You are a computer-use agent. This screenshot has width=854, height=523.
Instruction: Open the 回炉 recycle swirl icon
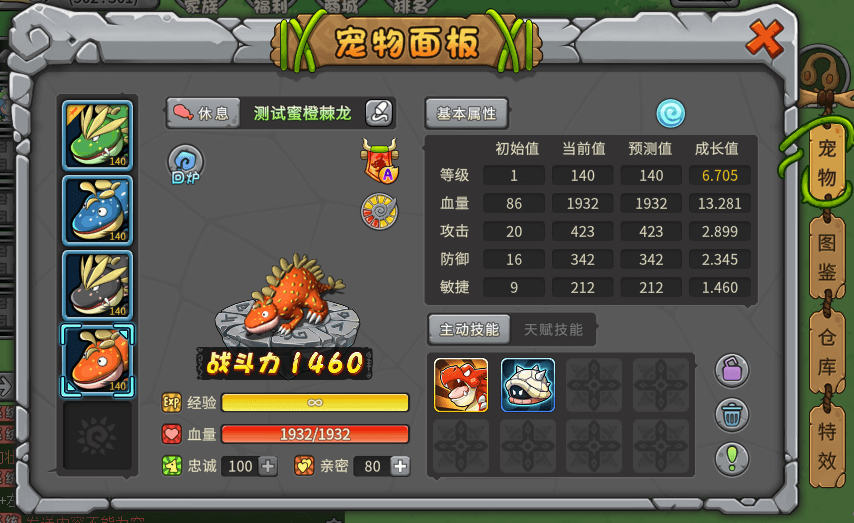(x=185, y=162)
